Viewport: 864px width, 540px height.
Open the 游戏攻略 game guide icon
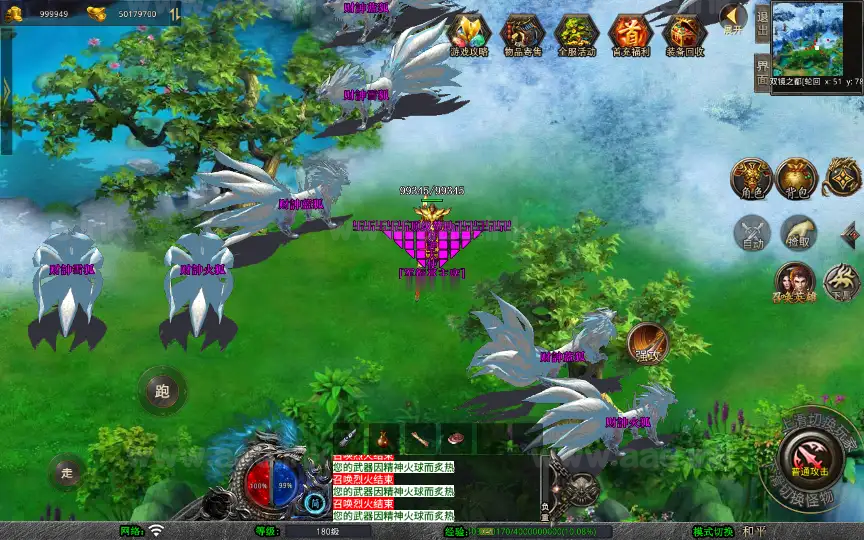tap(468, 35)
